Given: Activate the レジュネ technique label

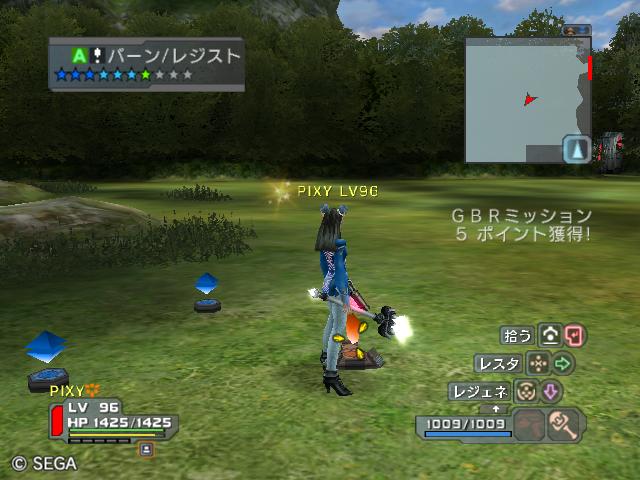Looking at the screenshot, I should [480, 391].
